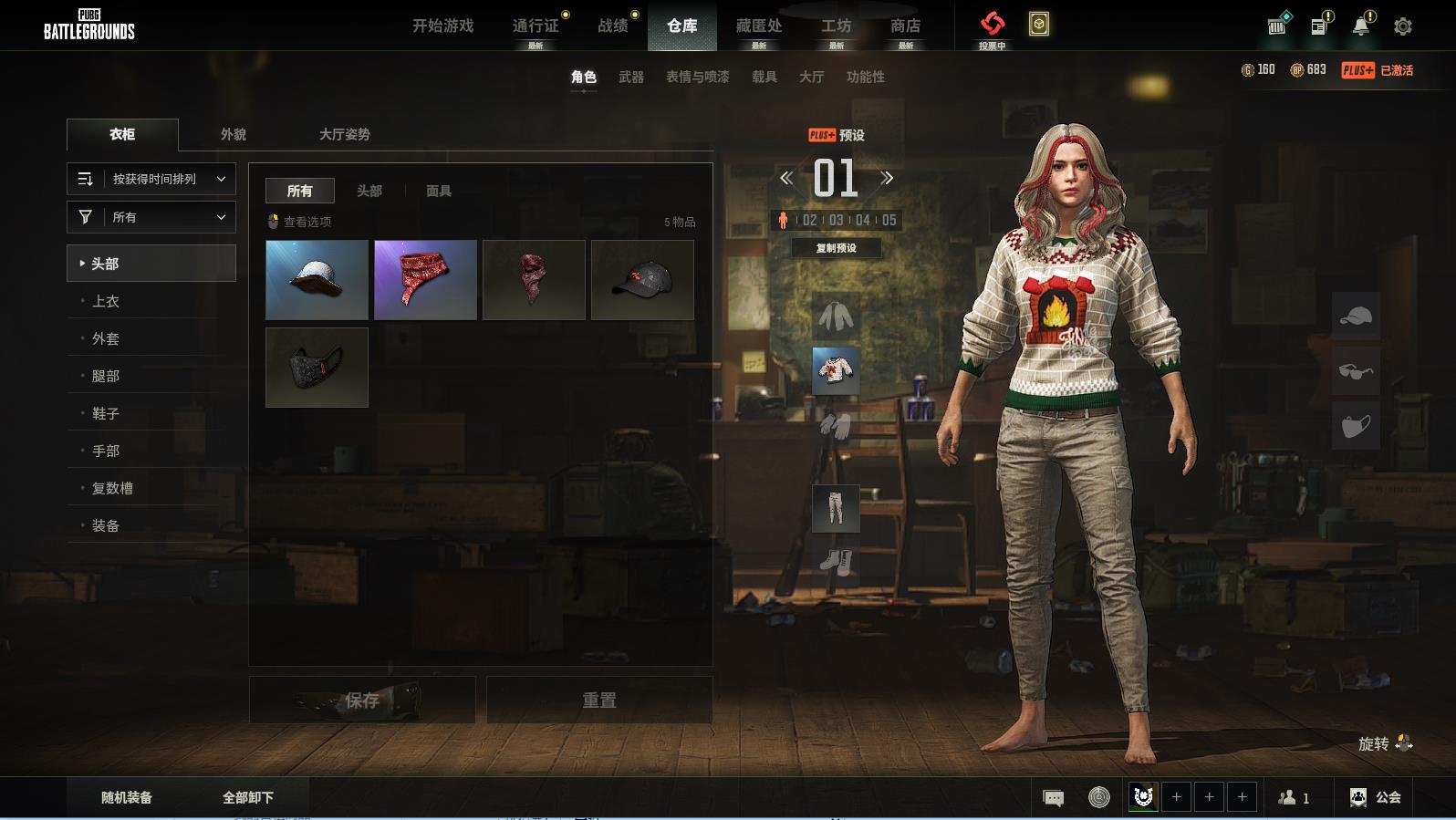The width and height of the screenshot is (1456, 820).
Task: Click the 复制预设 copy preset button
Action: tap(836, 248)
